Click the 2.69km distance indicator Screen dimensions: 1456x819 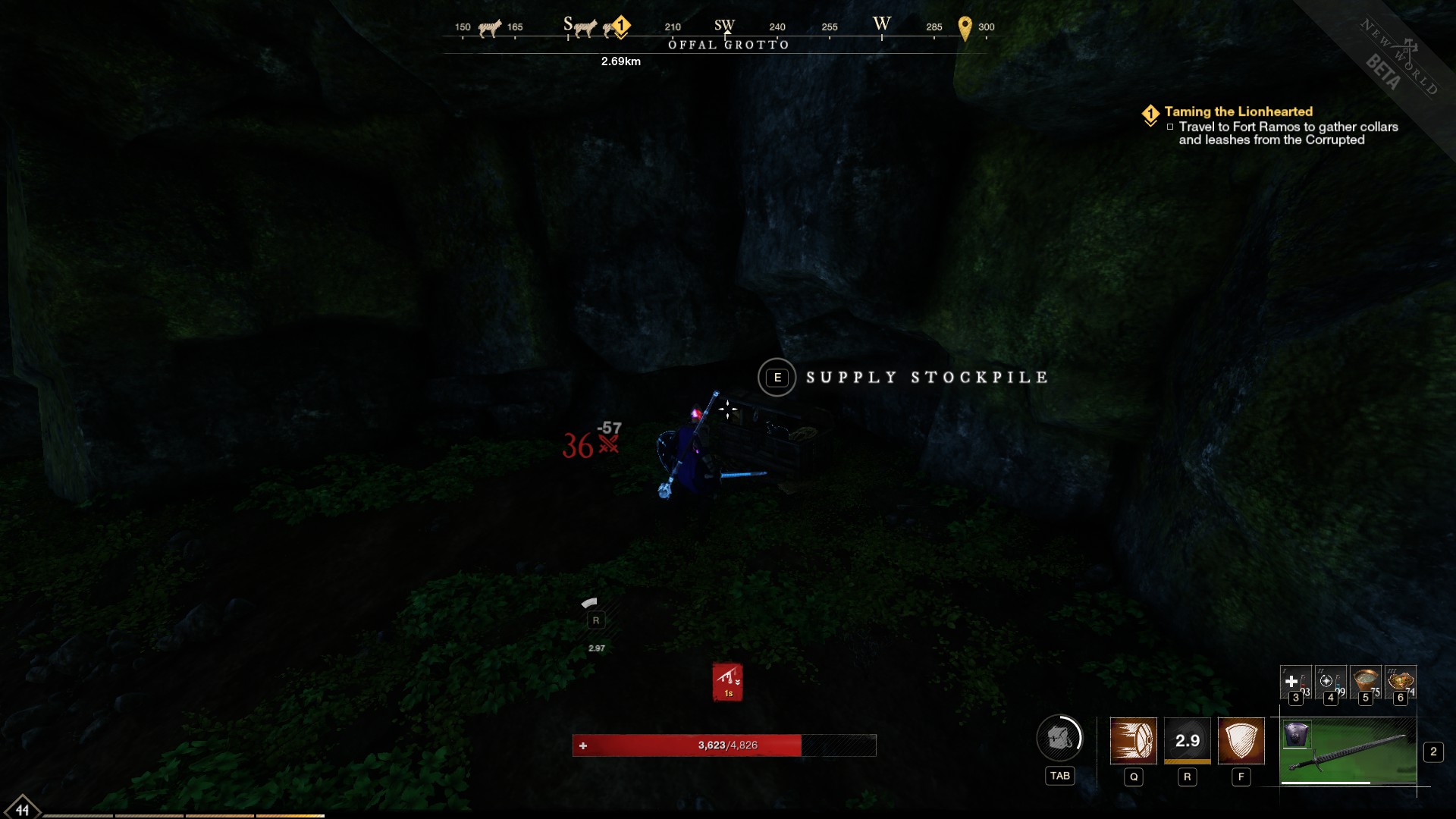click(620, 61)
